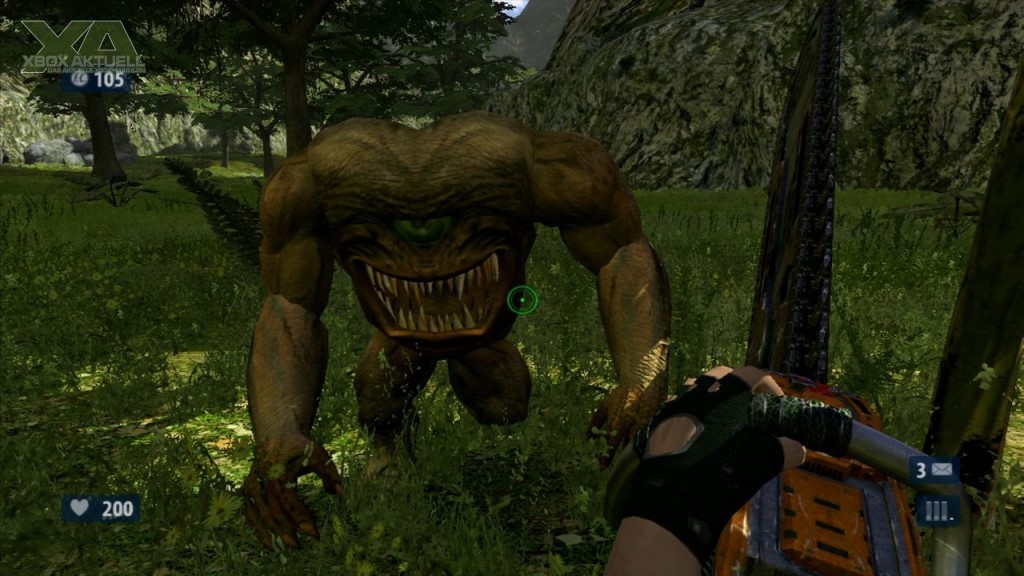Open the unread messages envelope icon
1024x576 pixels.
(943, 469)
